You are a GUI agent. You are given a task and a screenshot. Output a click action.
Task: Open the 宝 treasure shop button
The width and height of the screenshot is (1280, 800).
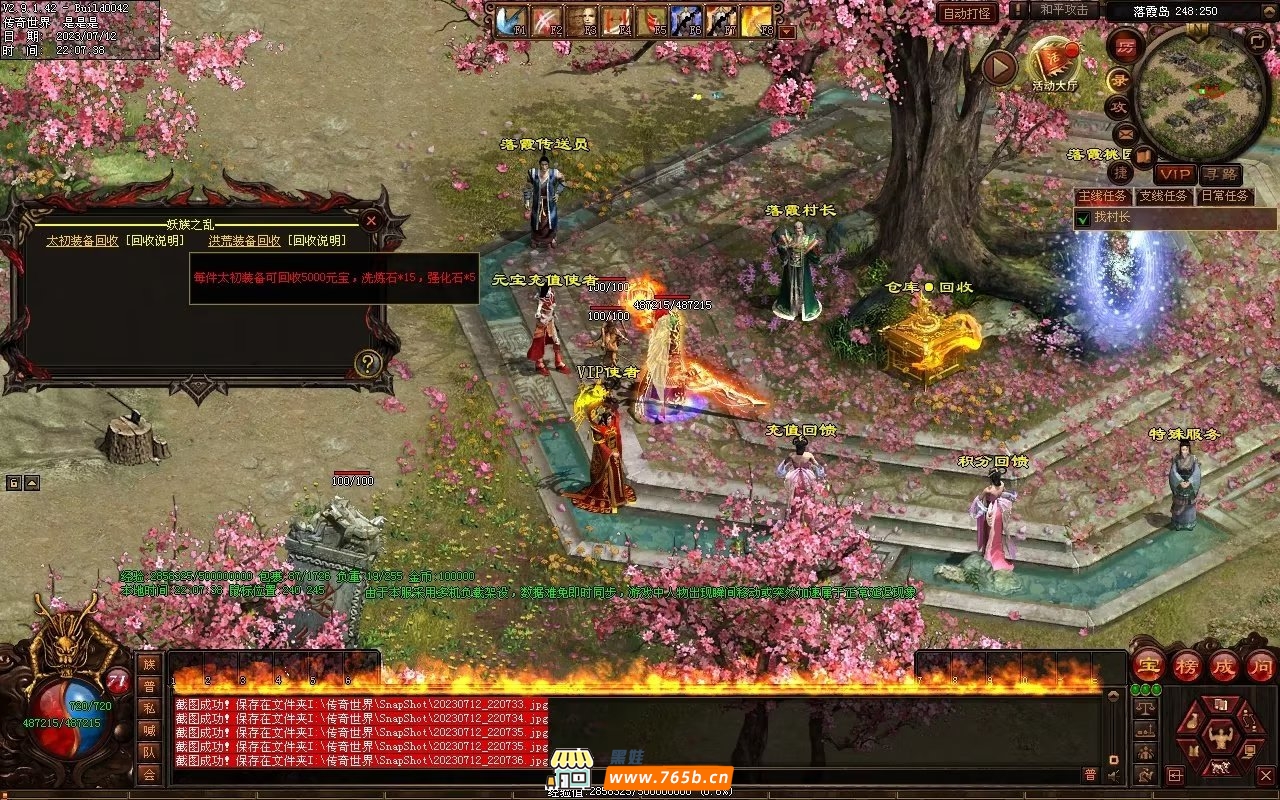(1148, 665)
